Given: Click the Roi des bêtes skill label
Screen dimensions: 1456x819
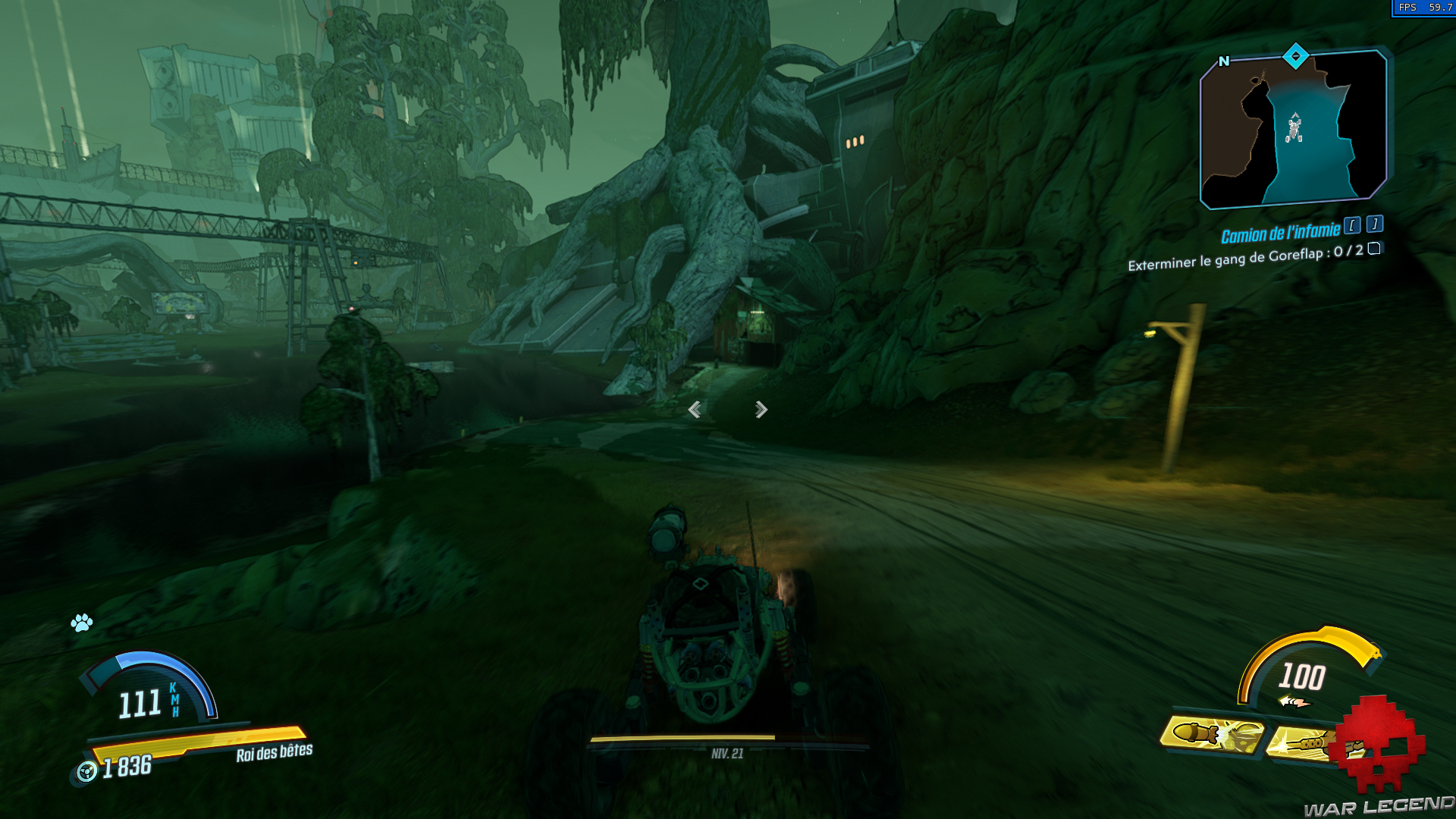Looking at the screenshot, I should pos(275,754).
